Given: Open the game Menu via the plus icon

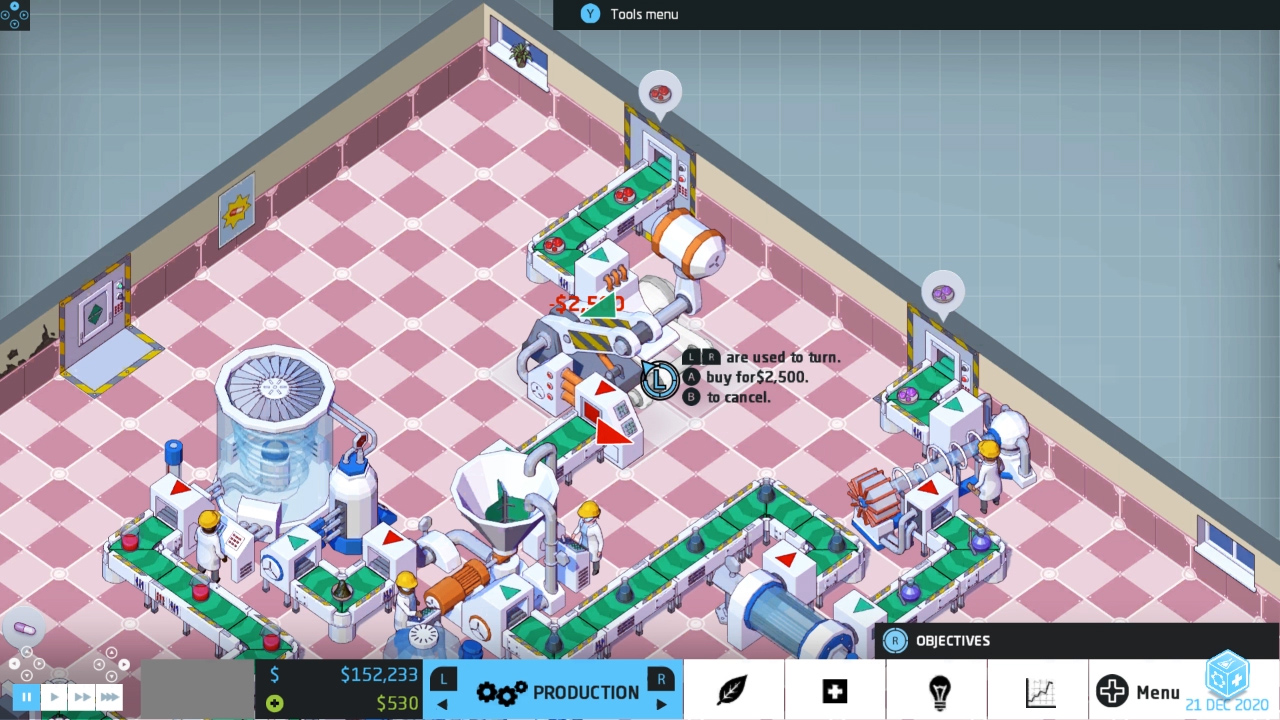Looking at the screenshot, I should [x=1112, y=690].
